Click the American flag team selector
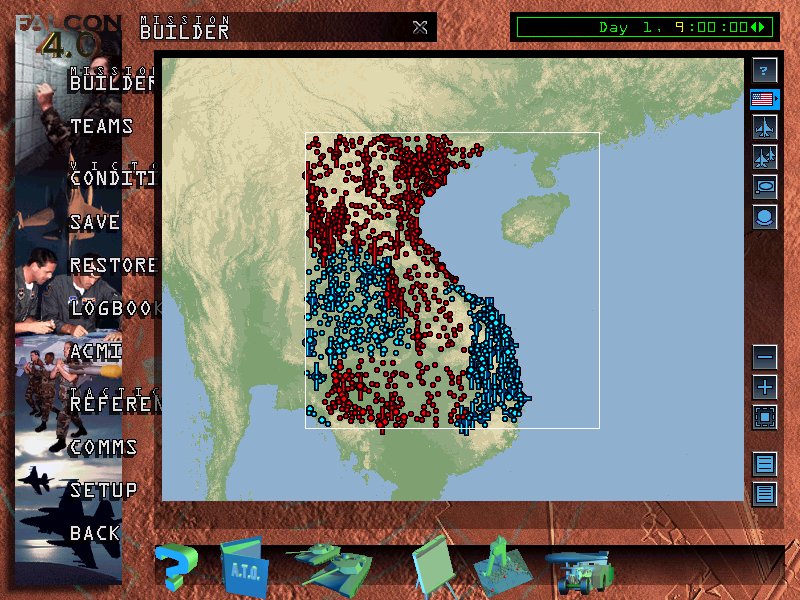Viewport: 800px width, 600px height. click(765, 99)
